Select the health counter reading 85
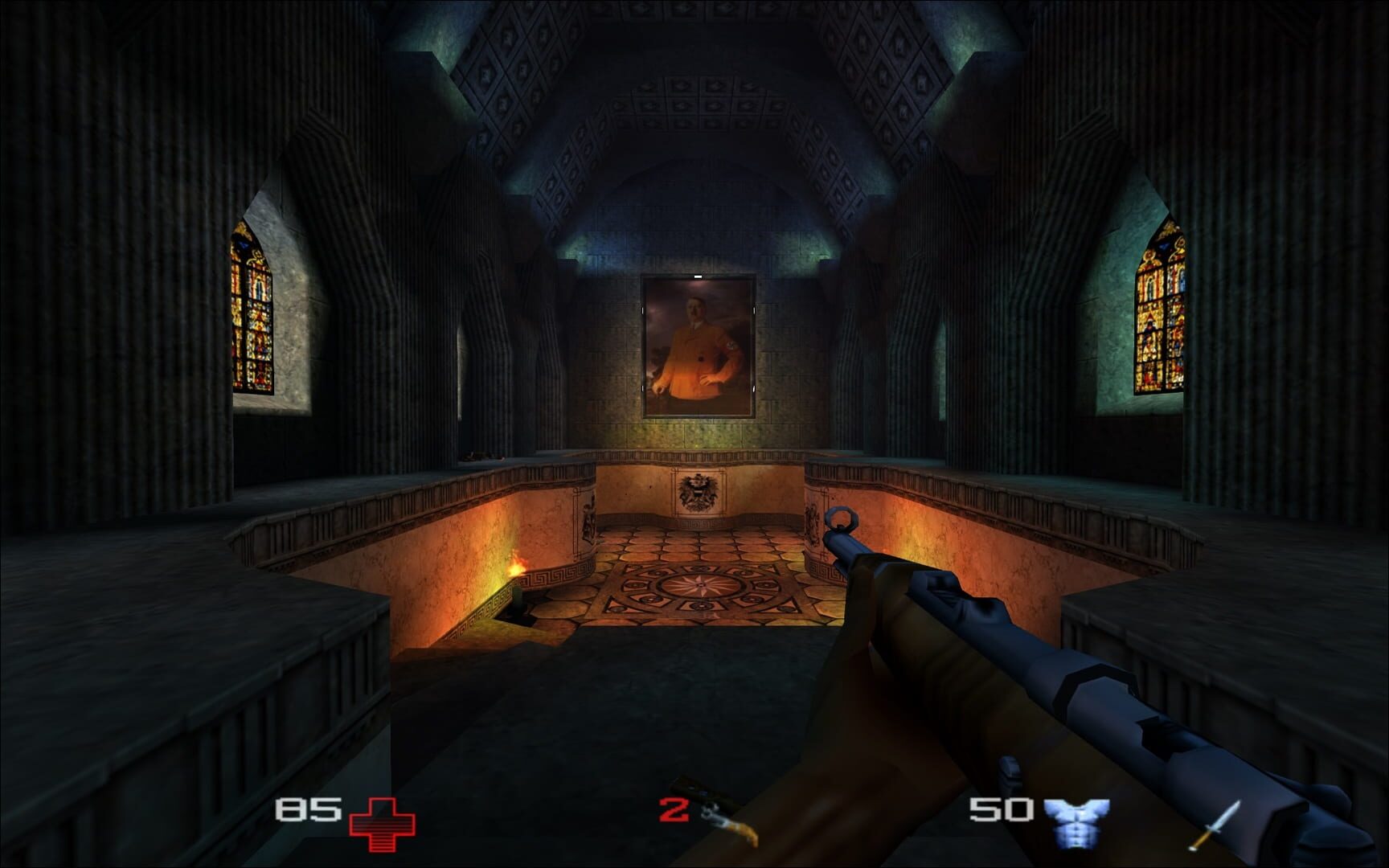This screenshot has height=868, width=1389. pyautogui.click(x=309, y=811)
